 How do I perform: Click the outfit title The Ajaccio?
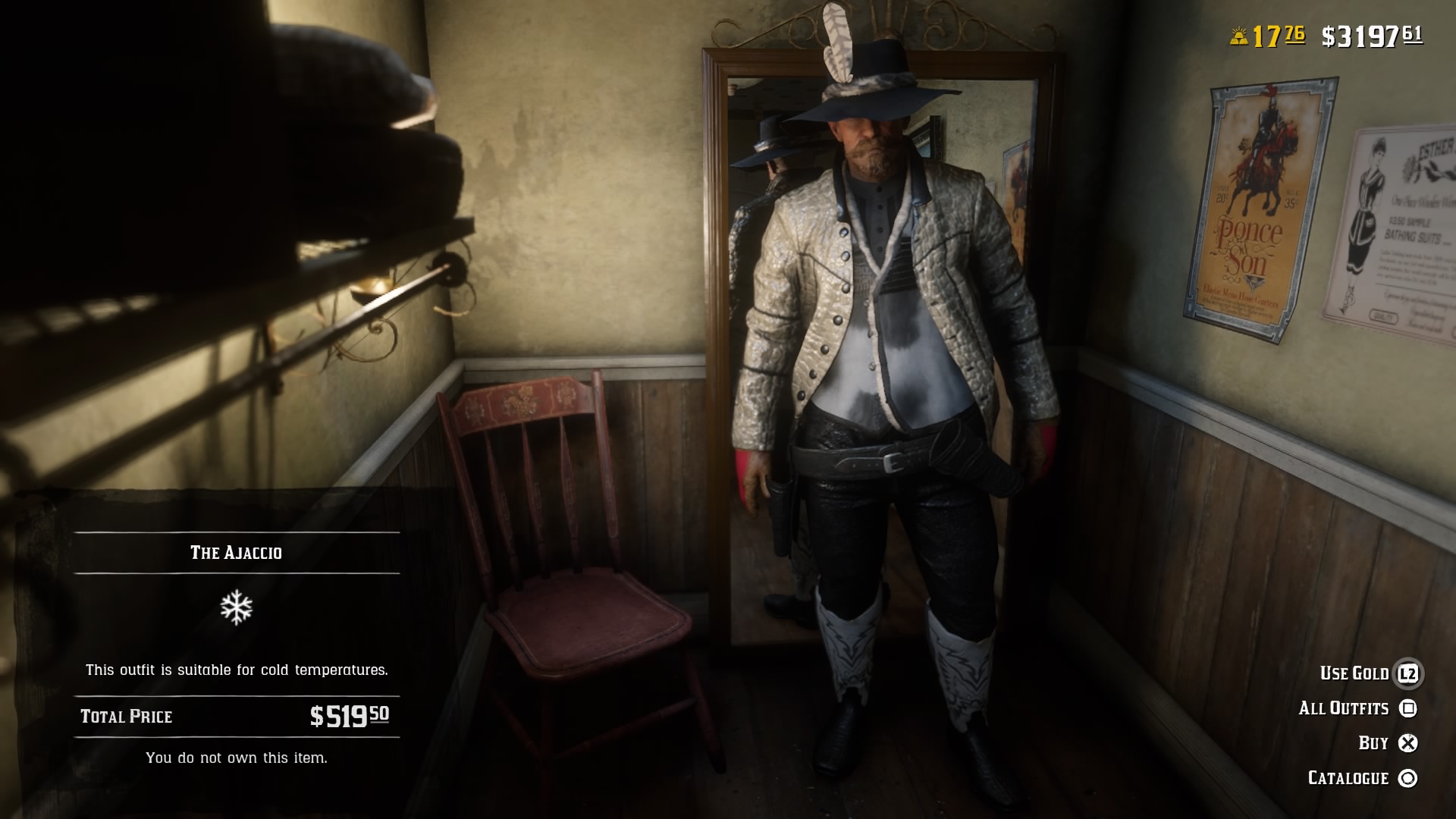237,553
